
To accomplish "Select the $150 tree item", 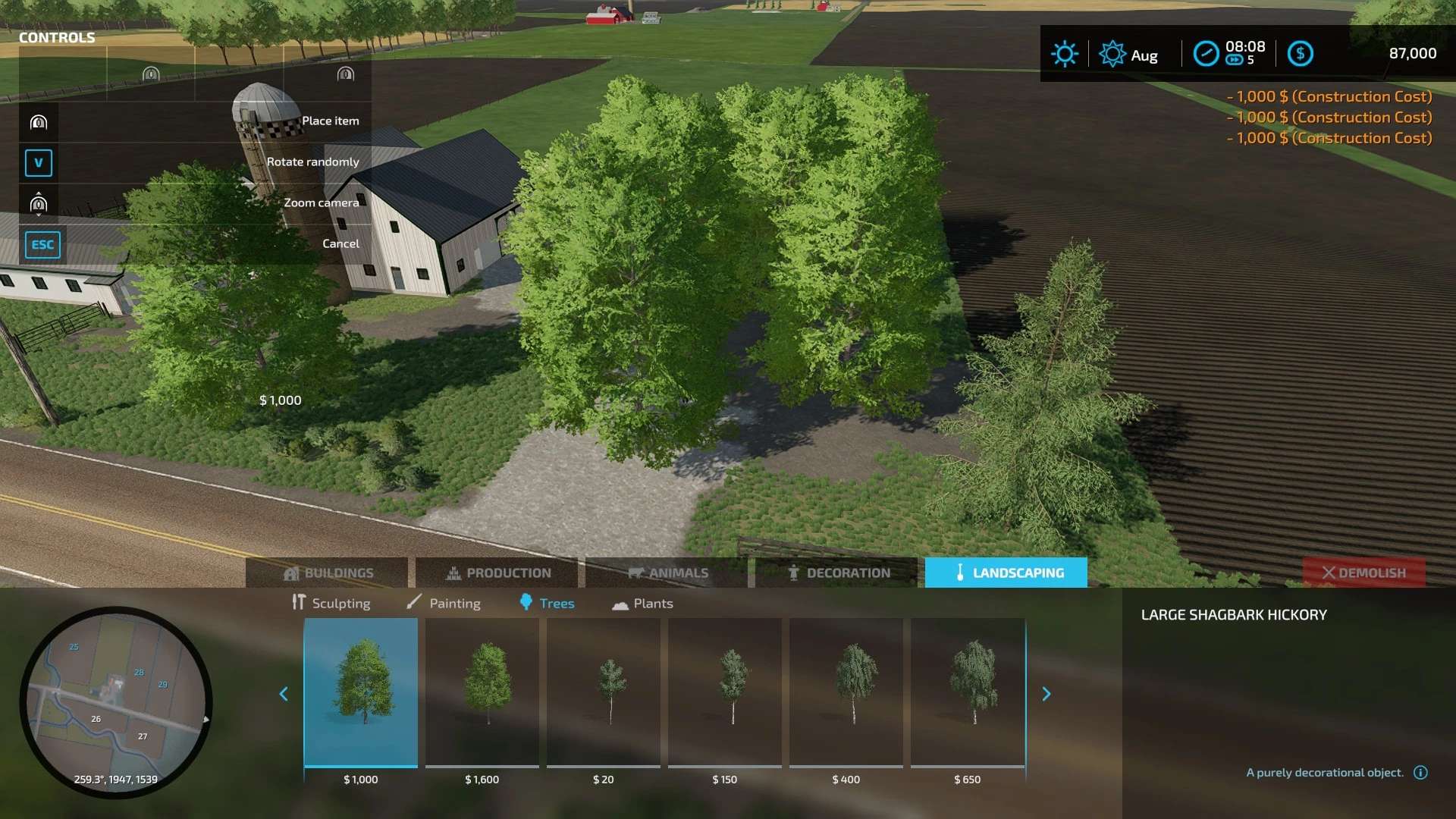I will [725, 692].
